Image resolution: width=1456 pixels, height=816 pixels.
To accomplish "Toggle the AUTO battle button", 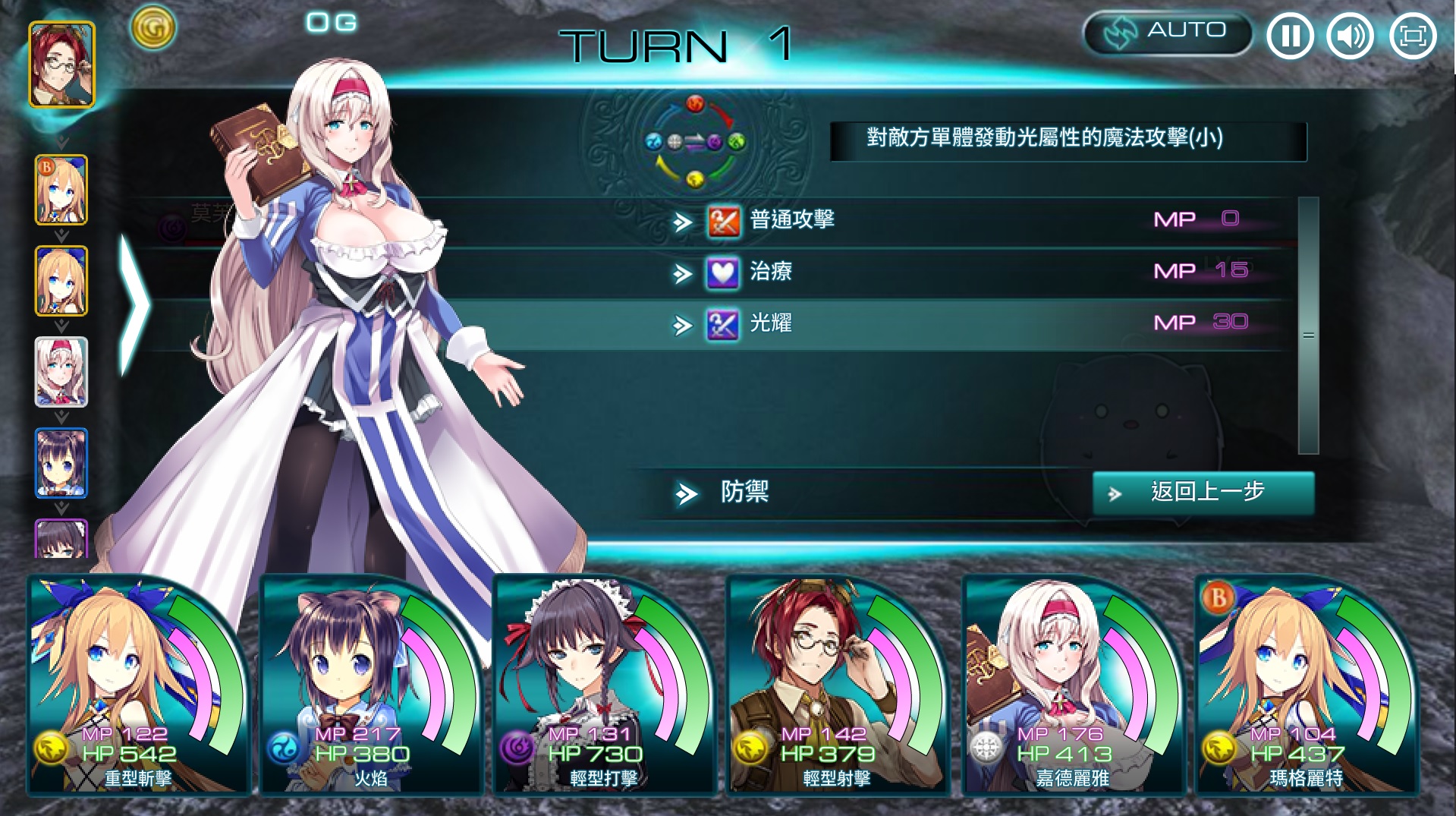I will (1167, 33).
